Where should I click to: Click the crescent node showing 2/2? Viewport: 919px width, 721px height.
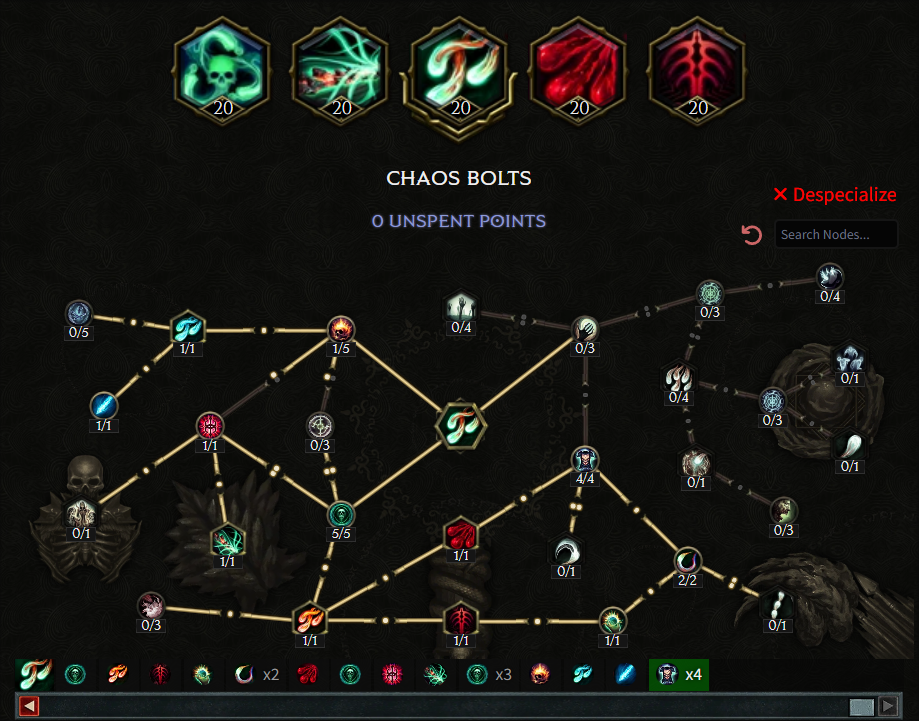pyautogui.click(x=688, y=561)
